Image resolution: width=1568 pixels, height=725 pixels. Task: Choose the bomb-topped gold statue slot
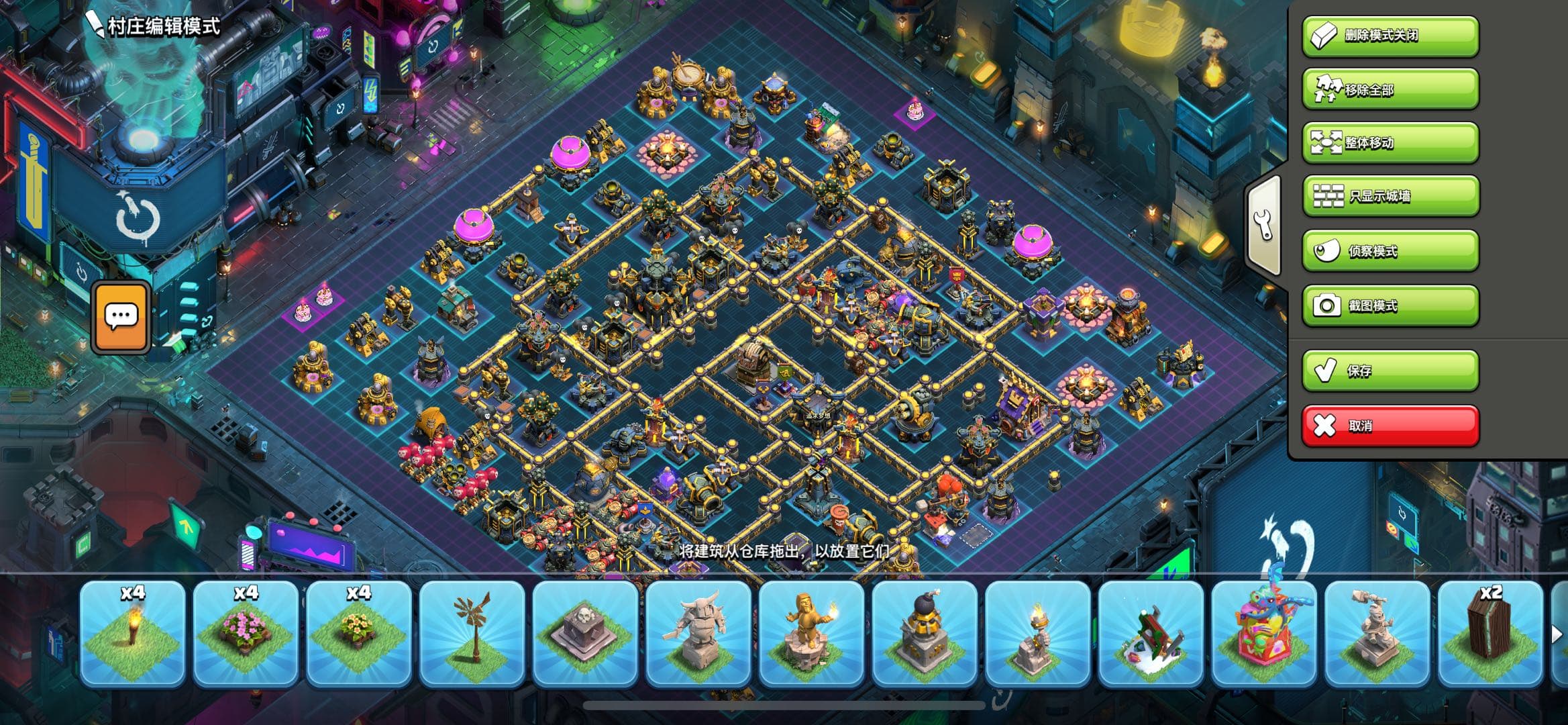tap(924, 634)
